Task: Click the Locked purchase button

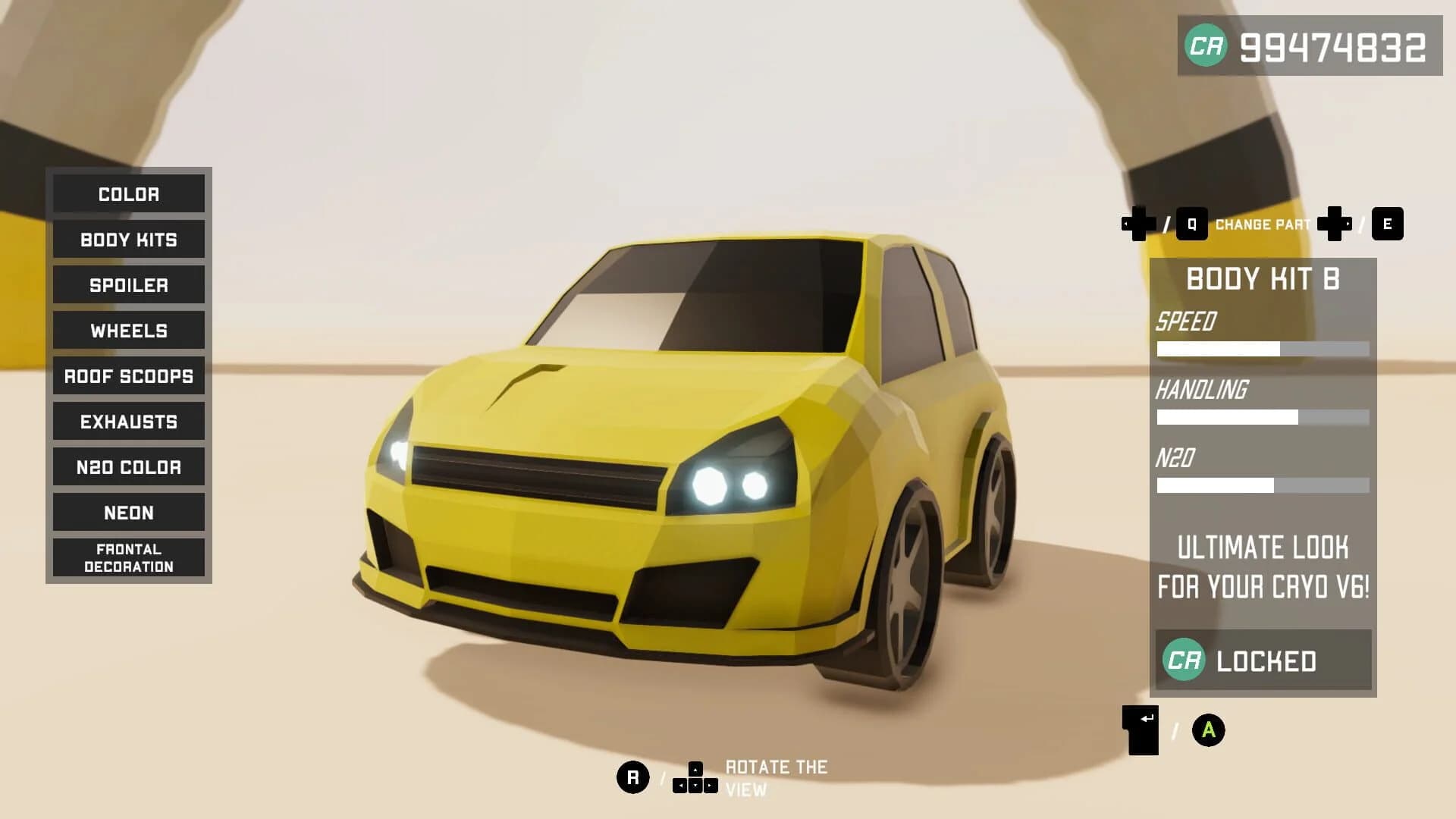Action: pos(1261,661)
